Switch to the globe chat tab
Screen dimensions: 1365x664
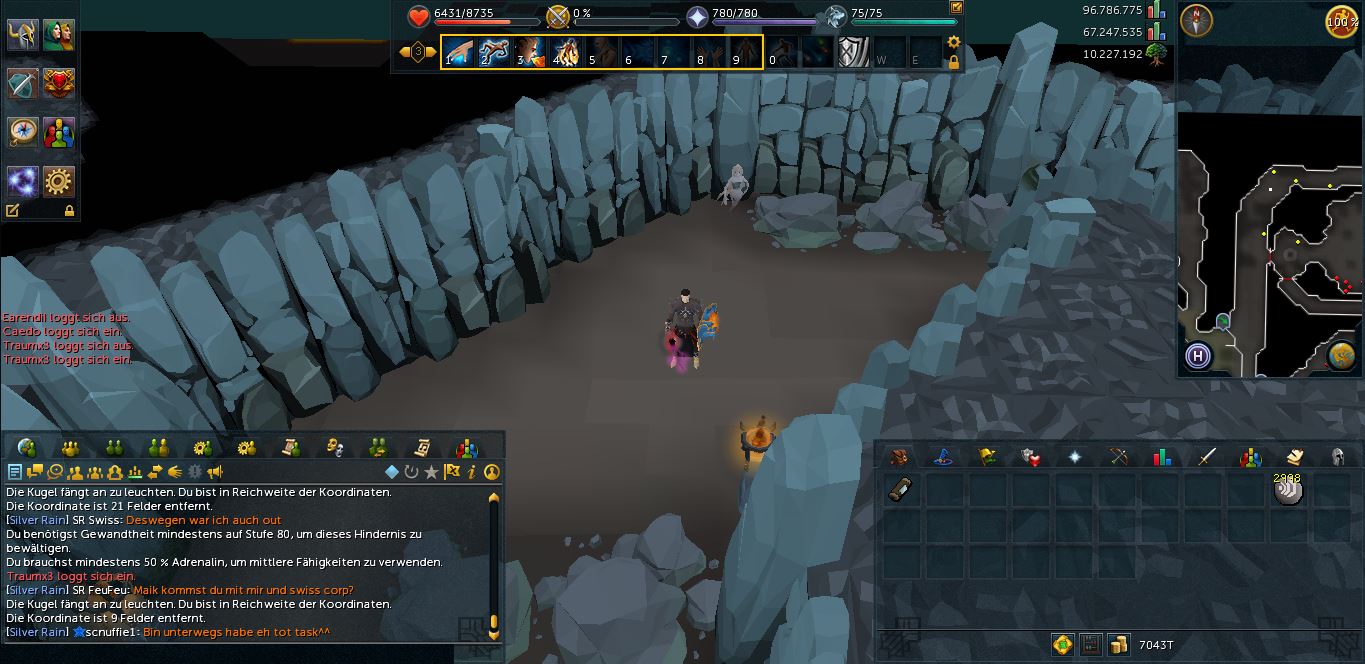point(27,447)
